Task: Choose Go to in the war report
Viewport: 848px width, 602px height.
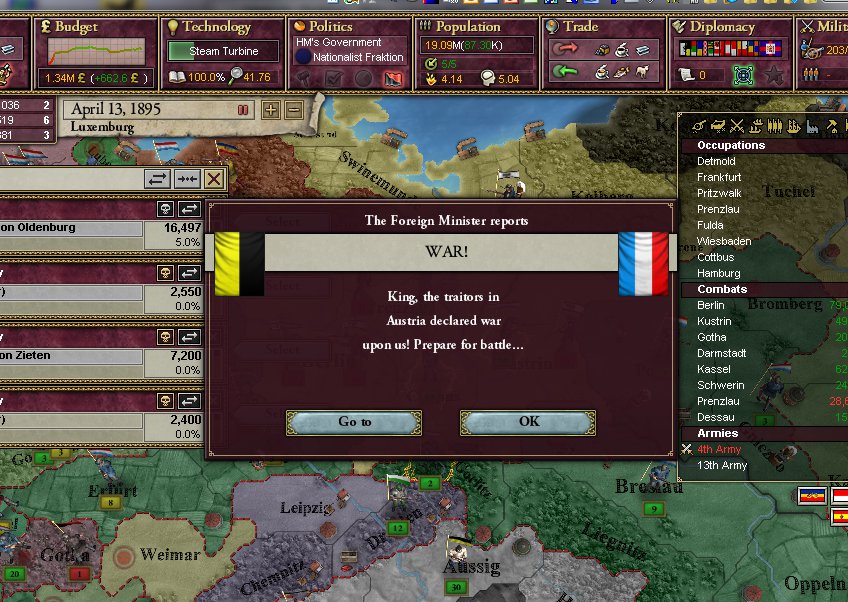Action: tap(354, 422)
